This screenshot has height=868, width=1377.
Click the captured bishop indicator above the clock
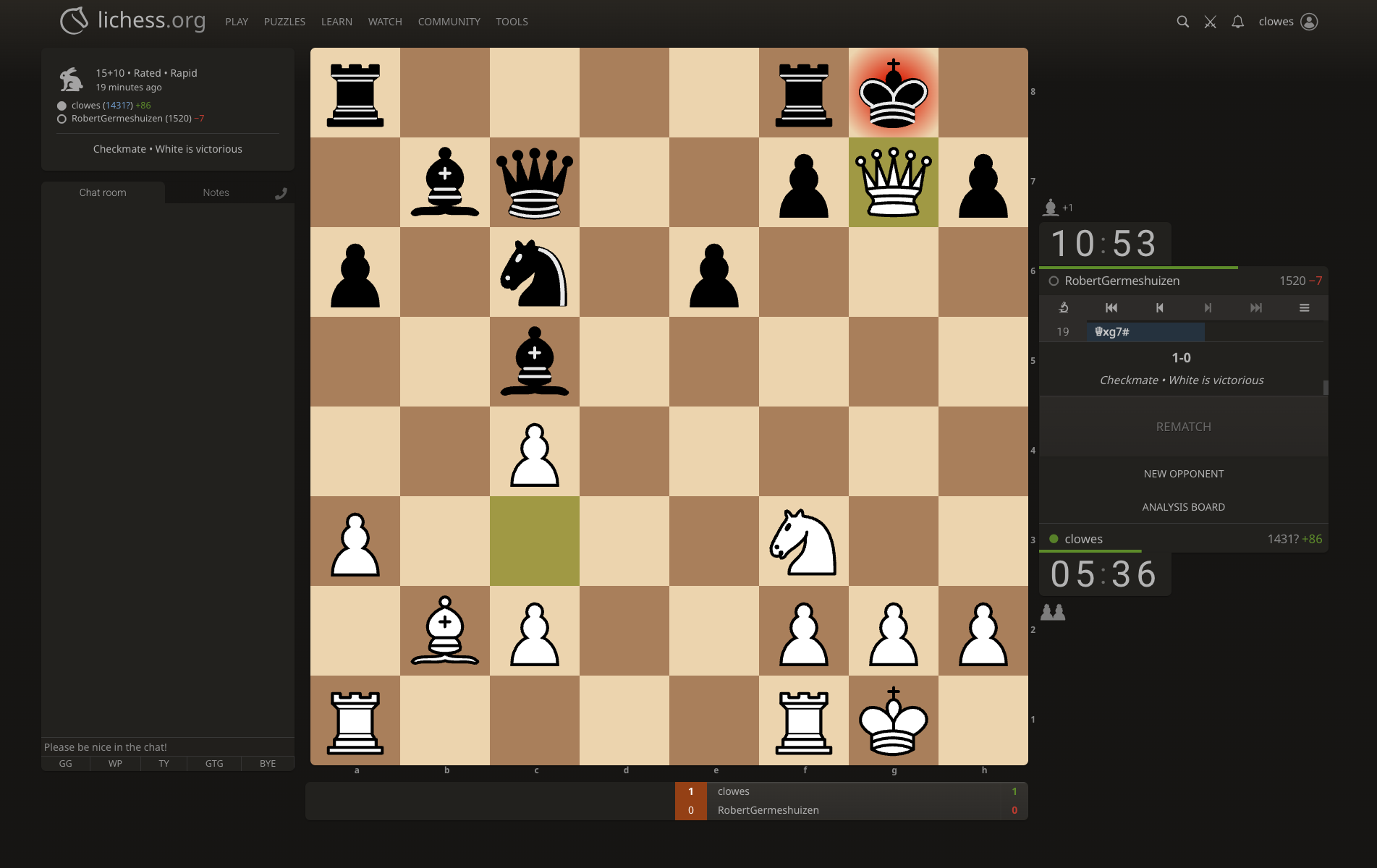(x=1051, y=208)
